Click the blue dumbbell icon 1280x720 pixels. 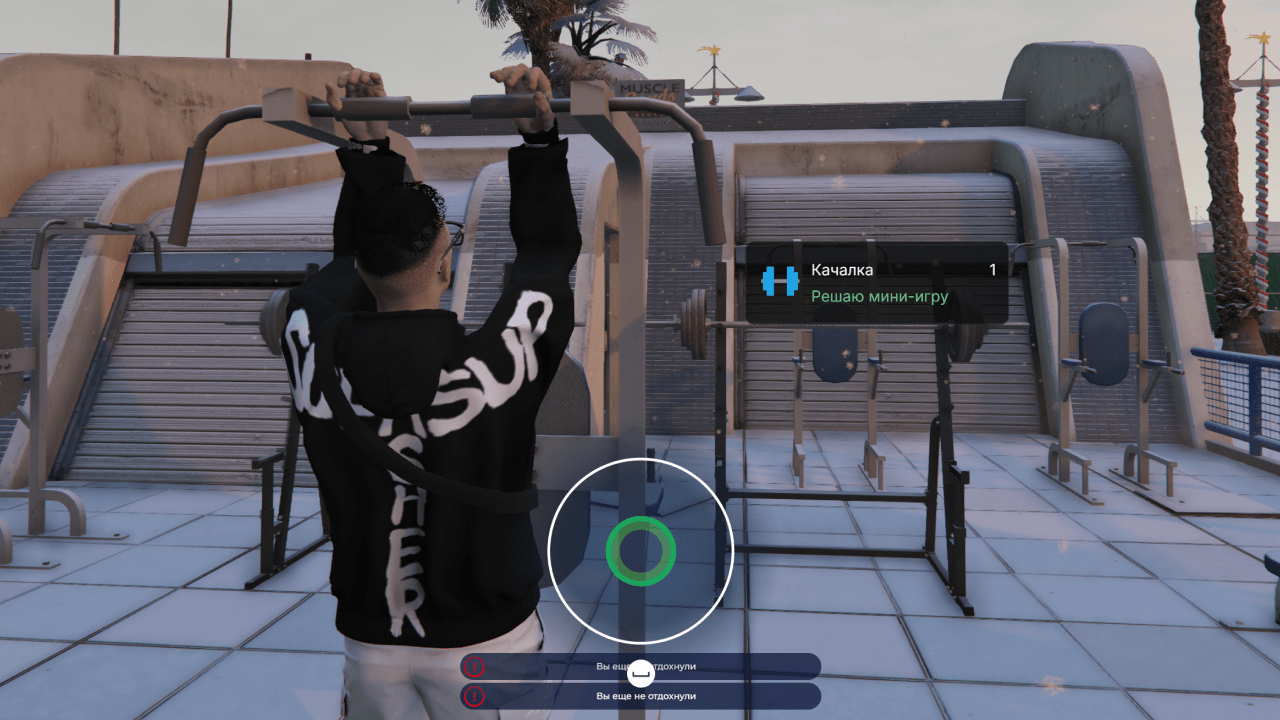780,282
